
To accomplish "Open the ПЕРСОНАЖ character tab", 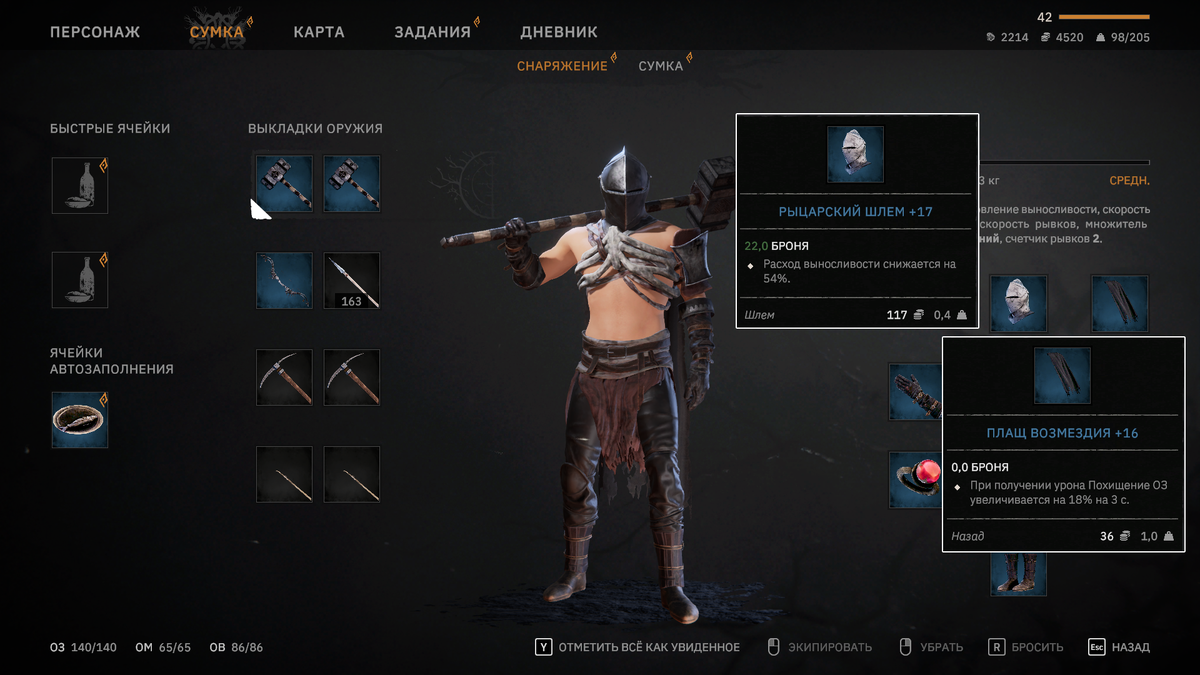I will click(95, 32).
